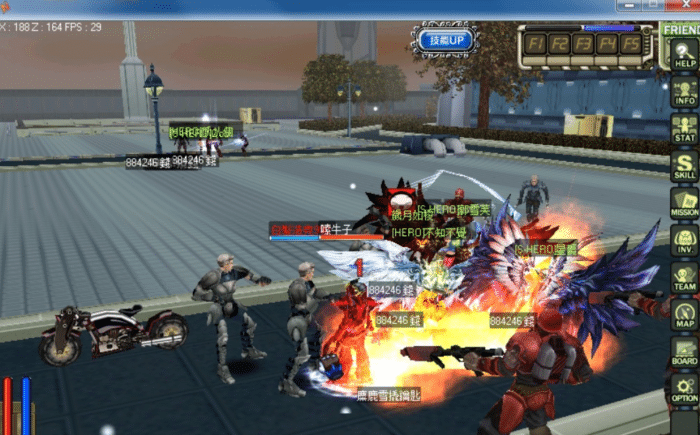
Task: Open the STAT window
Action: click(685, 128)
